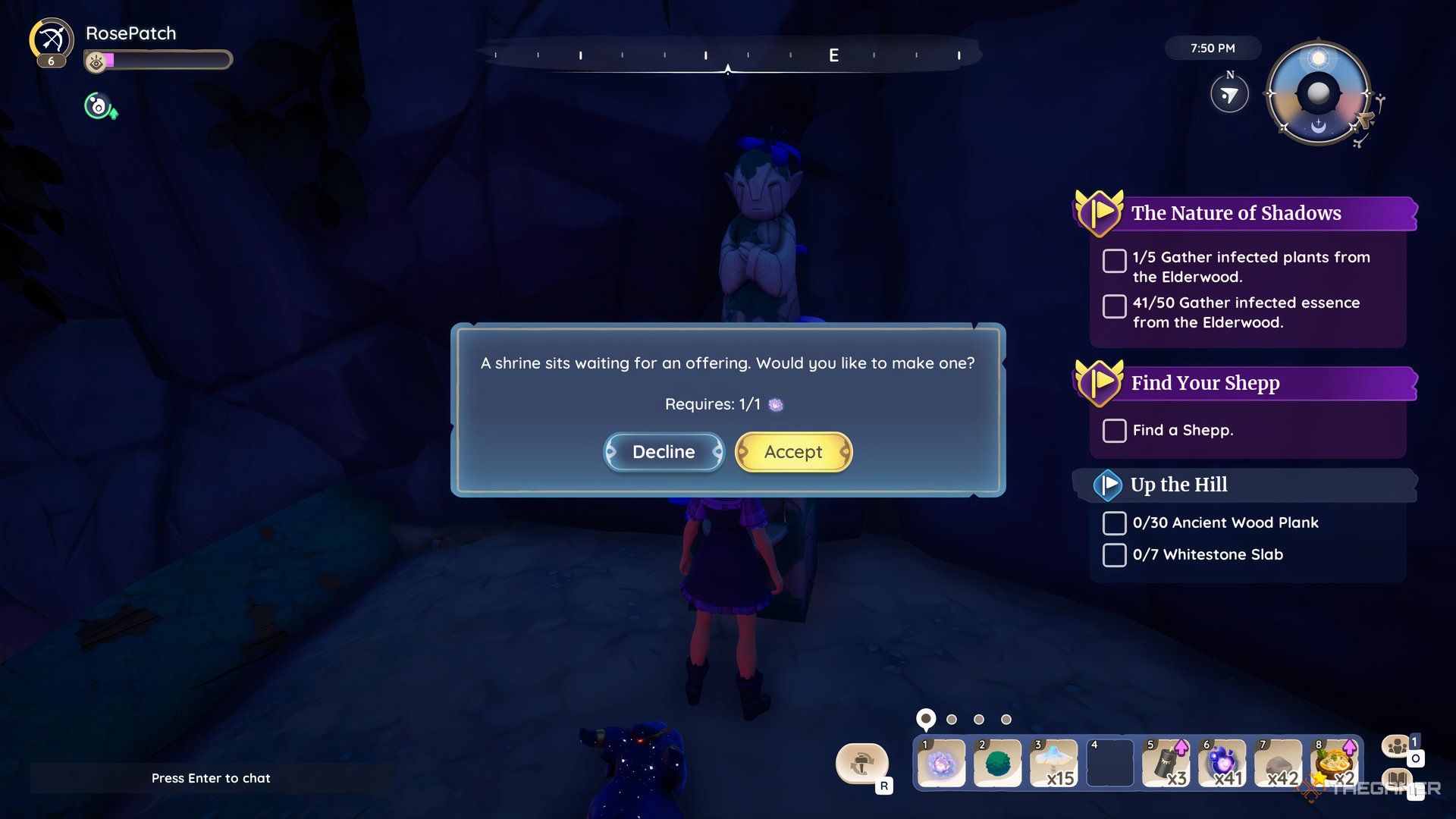Select the black candle item stack
Image resolution: width=1456 pixels, height=819 pixels.
coord(1166,763)
